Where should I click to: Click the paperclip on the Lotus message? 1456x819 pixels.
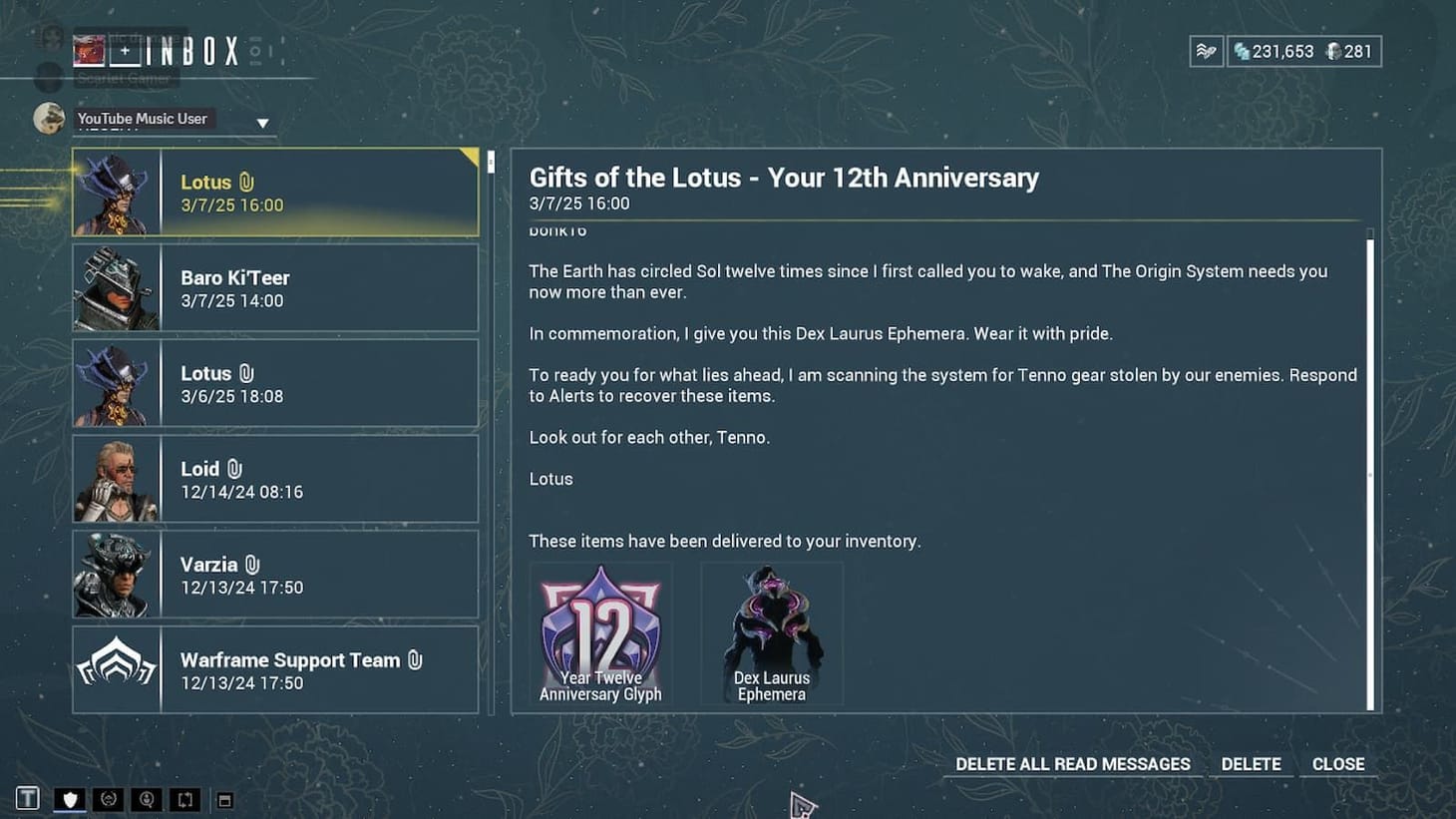(x=245, y=182)
